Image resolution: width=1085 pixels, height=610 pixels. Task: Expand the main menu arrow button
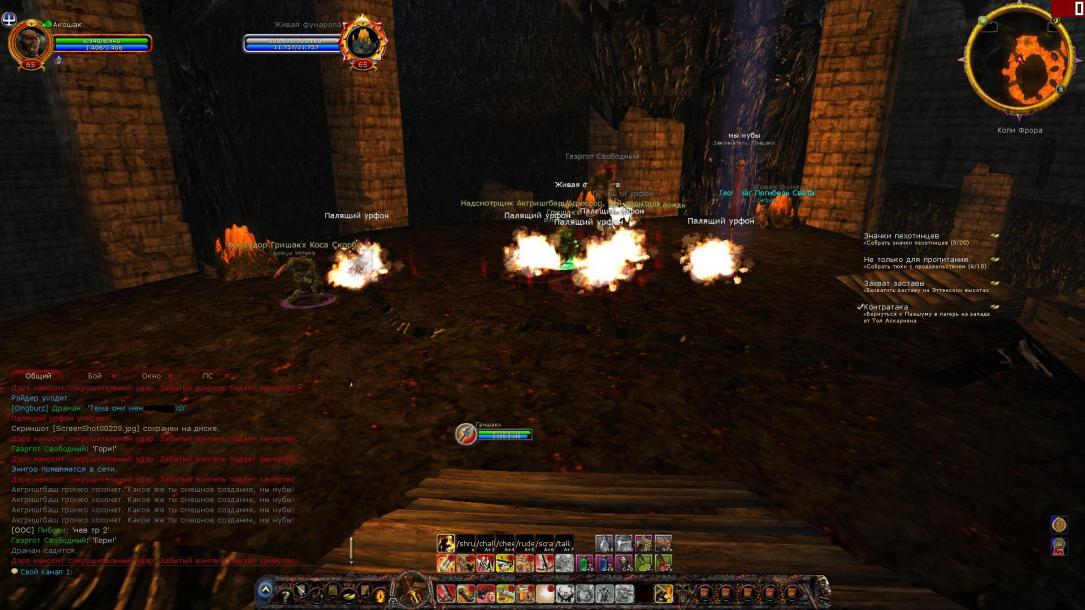[265, 590]
